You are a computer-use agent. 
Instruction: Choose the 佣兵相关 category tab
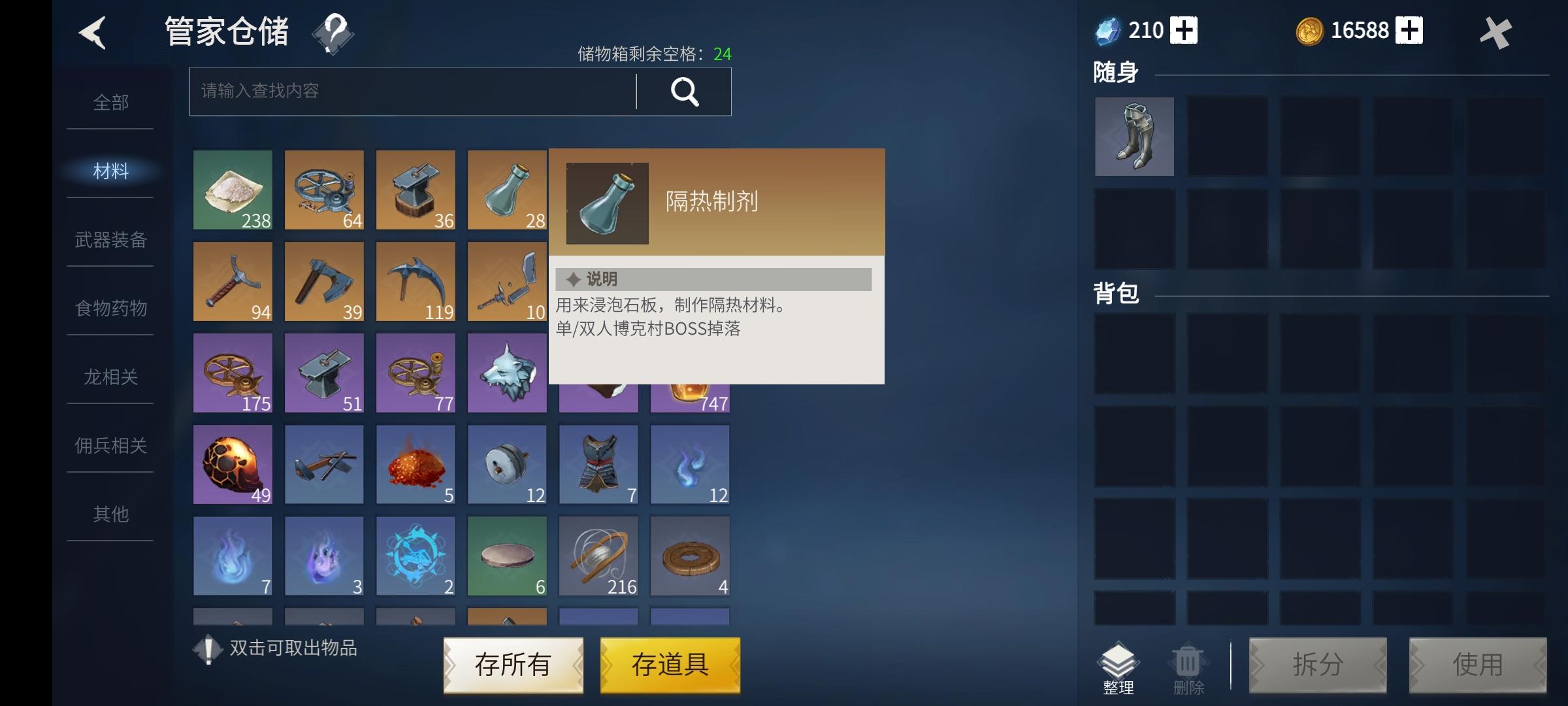click(110, 446)
